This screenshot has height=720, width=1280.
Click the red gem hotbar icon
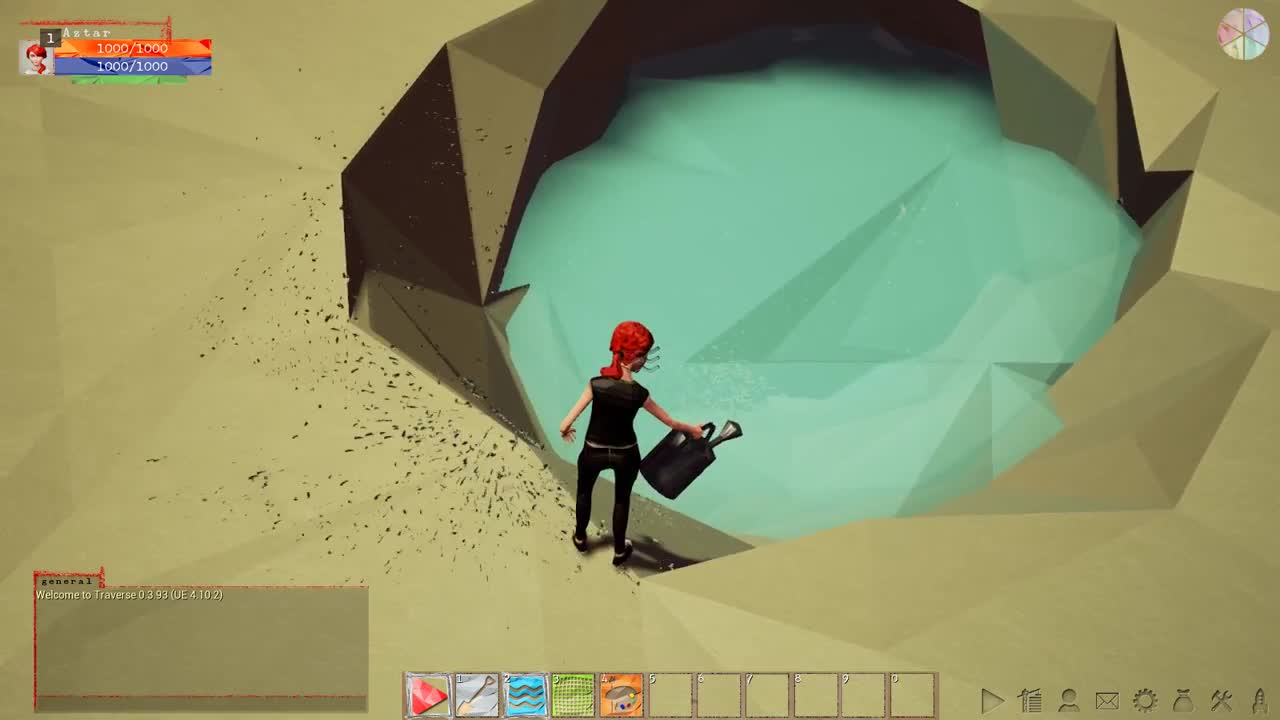(x=429, y=694)
